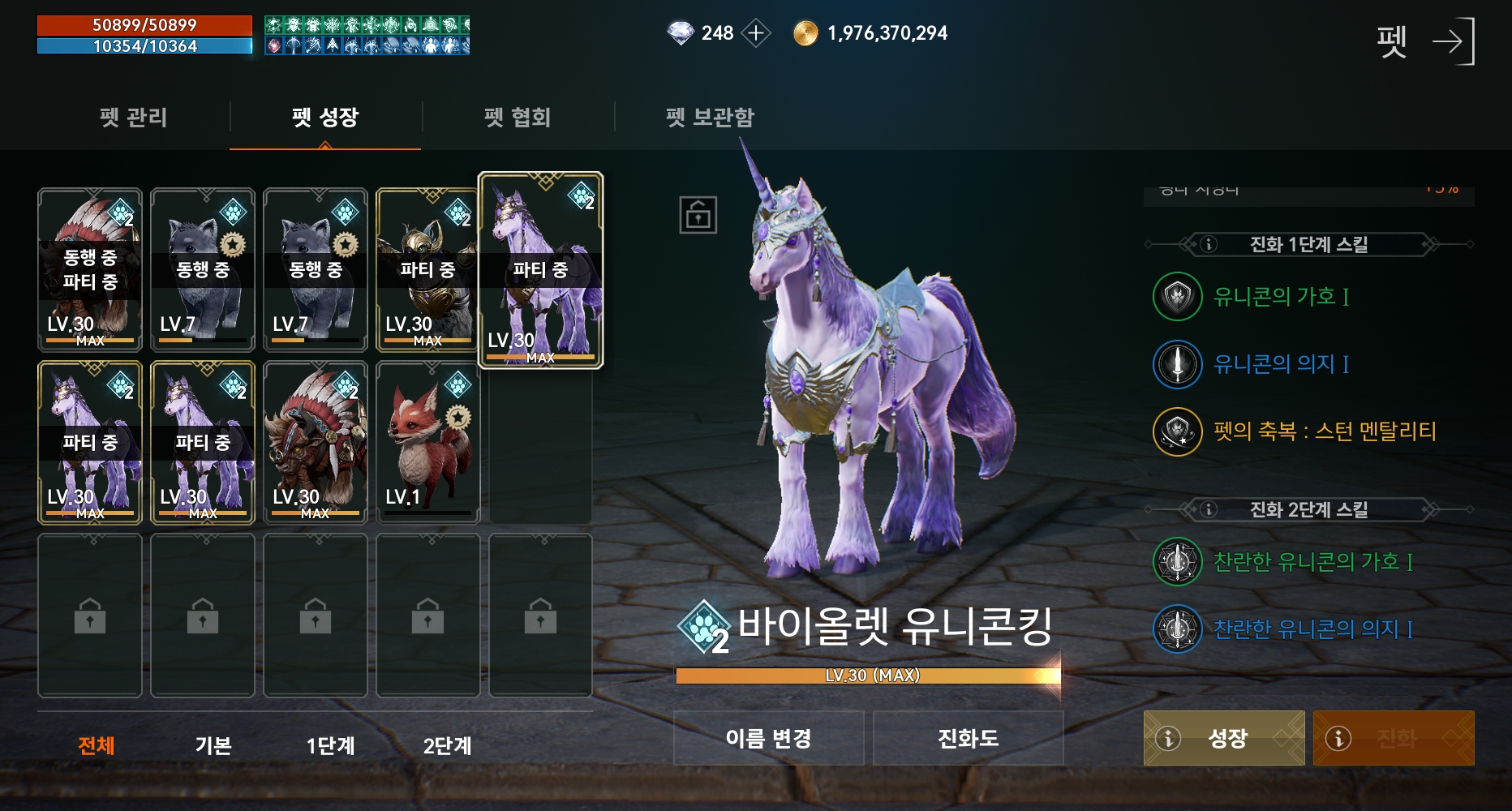Select the LV.1 fox pet thumbnail
The width and height of the screenshot is (1512, 811).
tap(428, 444)
